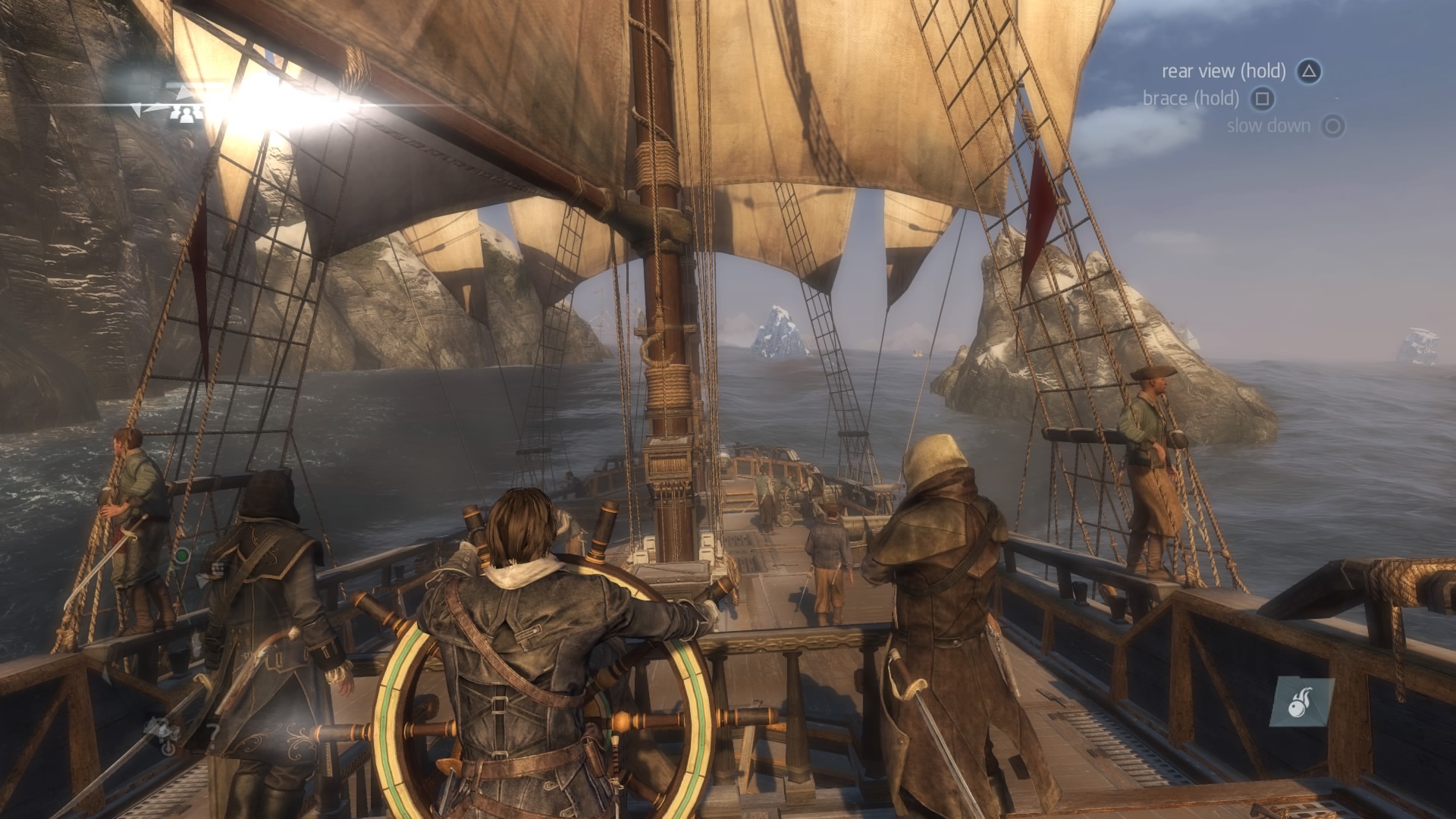
Task: Click the white question mark map marker
Action: click(214, 733)
